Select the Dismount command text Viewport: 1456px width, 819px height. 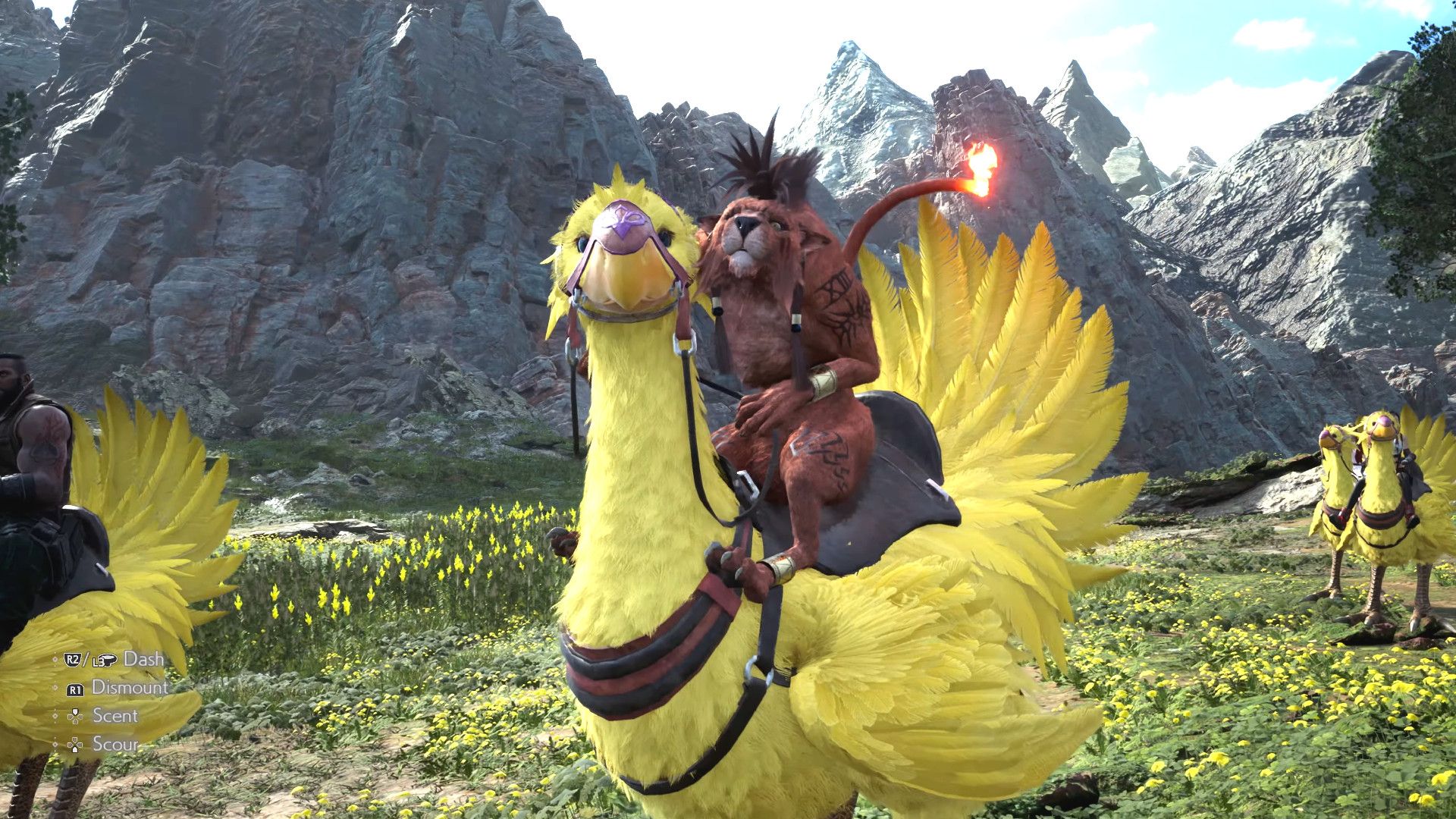tap(130, 688)
